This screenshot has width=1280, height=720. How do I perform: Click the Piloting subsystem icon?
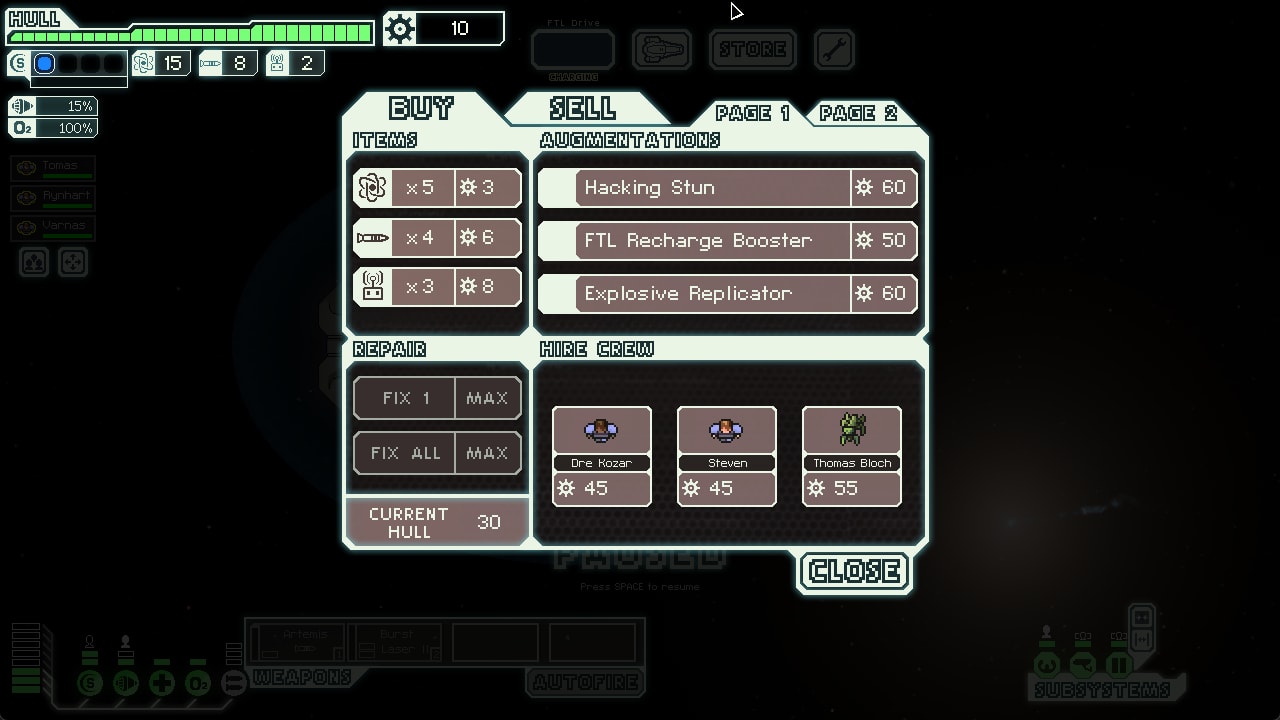[x=1047, y=664]
